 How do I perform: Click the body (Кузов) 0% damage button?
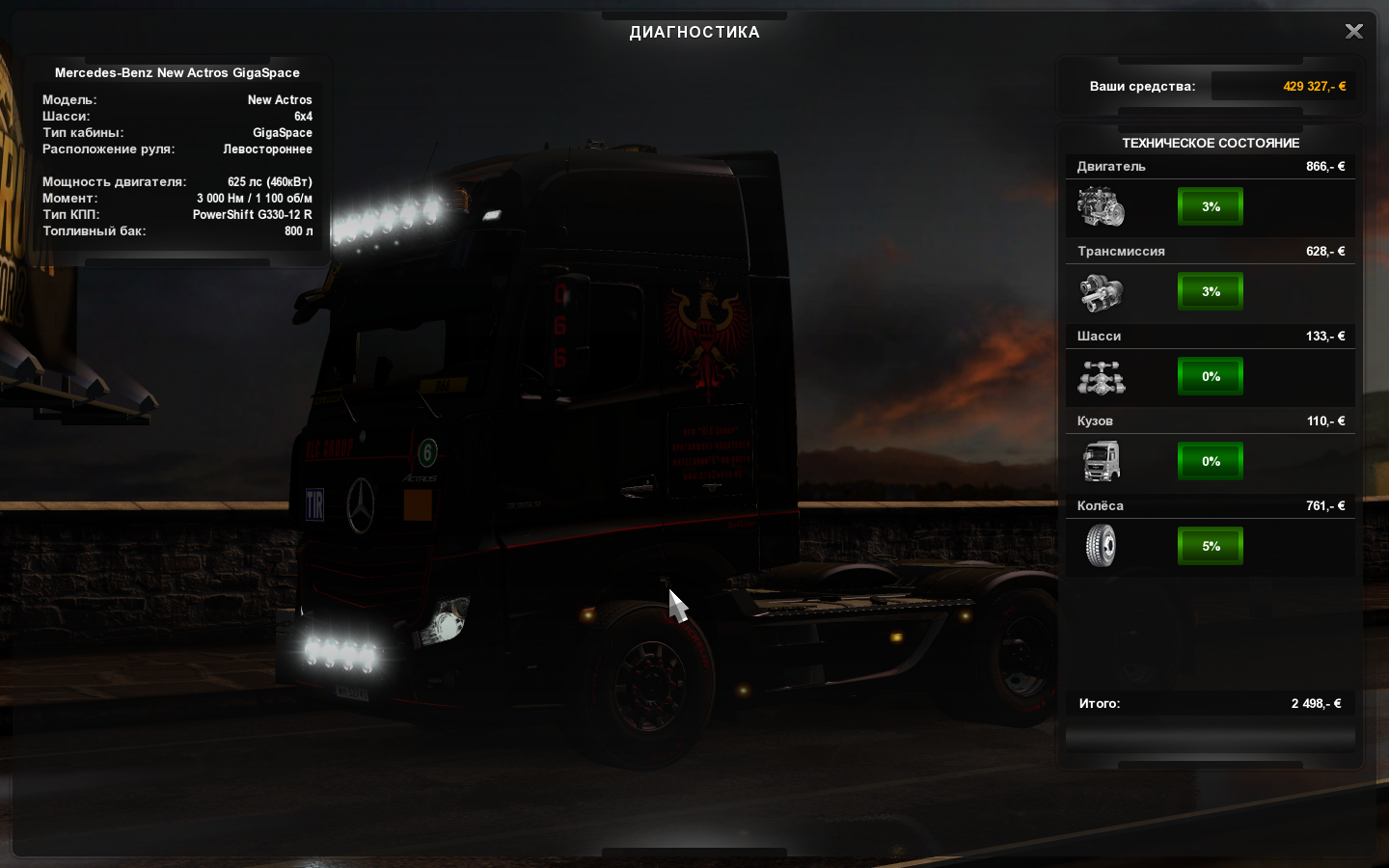click(1211, 461)
